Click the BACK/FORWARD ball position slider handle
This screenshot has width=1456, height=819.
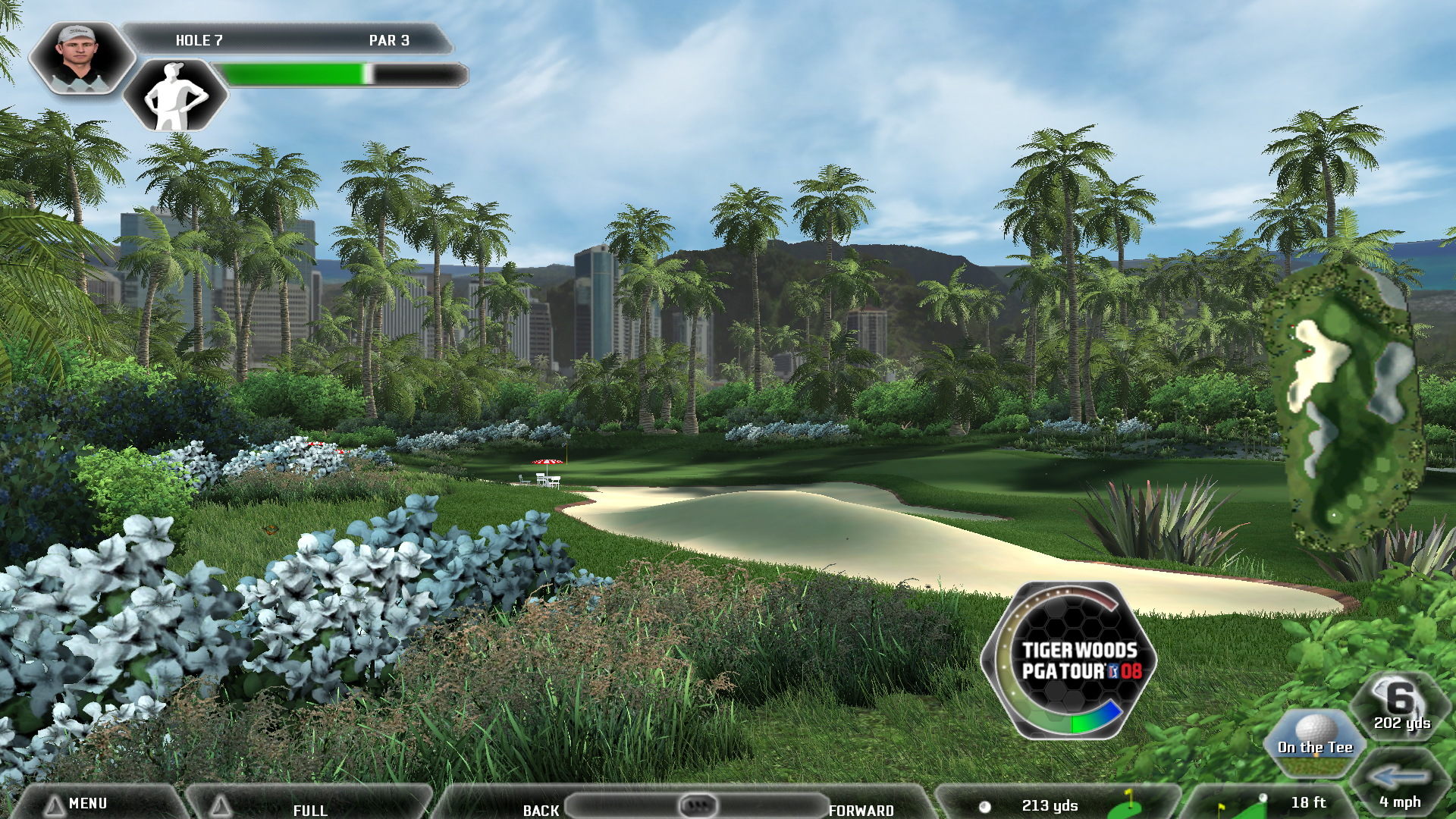[x=698, y=805]
